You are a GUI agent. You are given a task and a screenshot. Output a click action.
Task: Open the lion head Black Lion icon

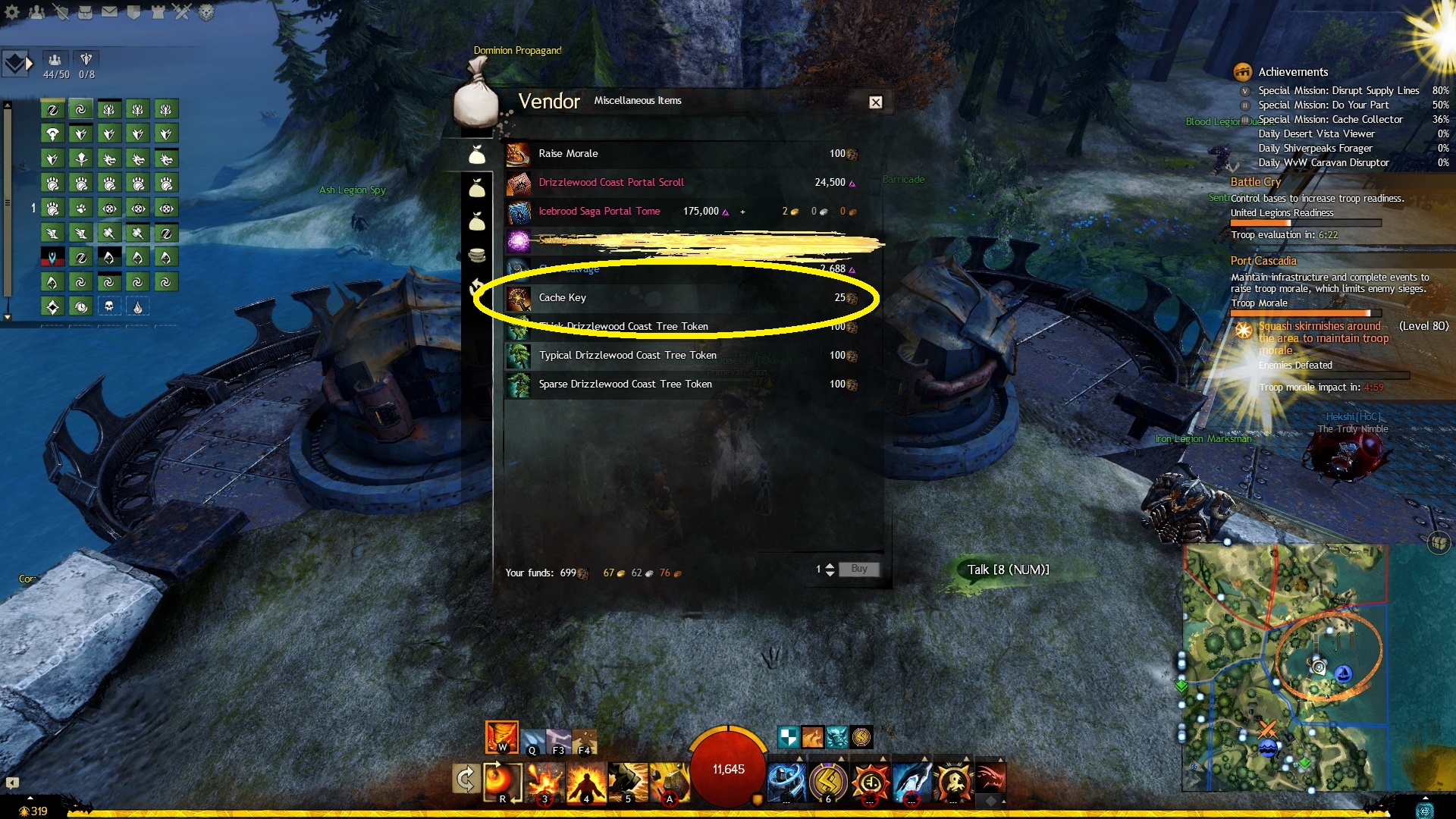[206, 12]
